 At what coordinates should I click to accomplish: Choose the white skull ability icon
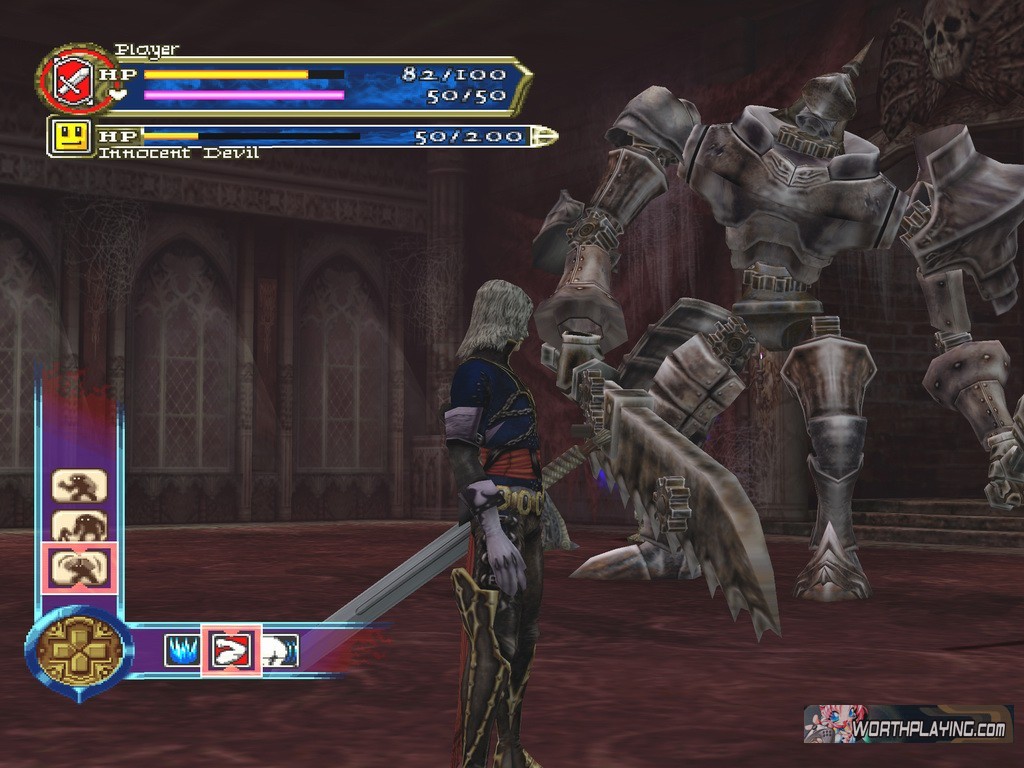pos(281,651)
